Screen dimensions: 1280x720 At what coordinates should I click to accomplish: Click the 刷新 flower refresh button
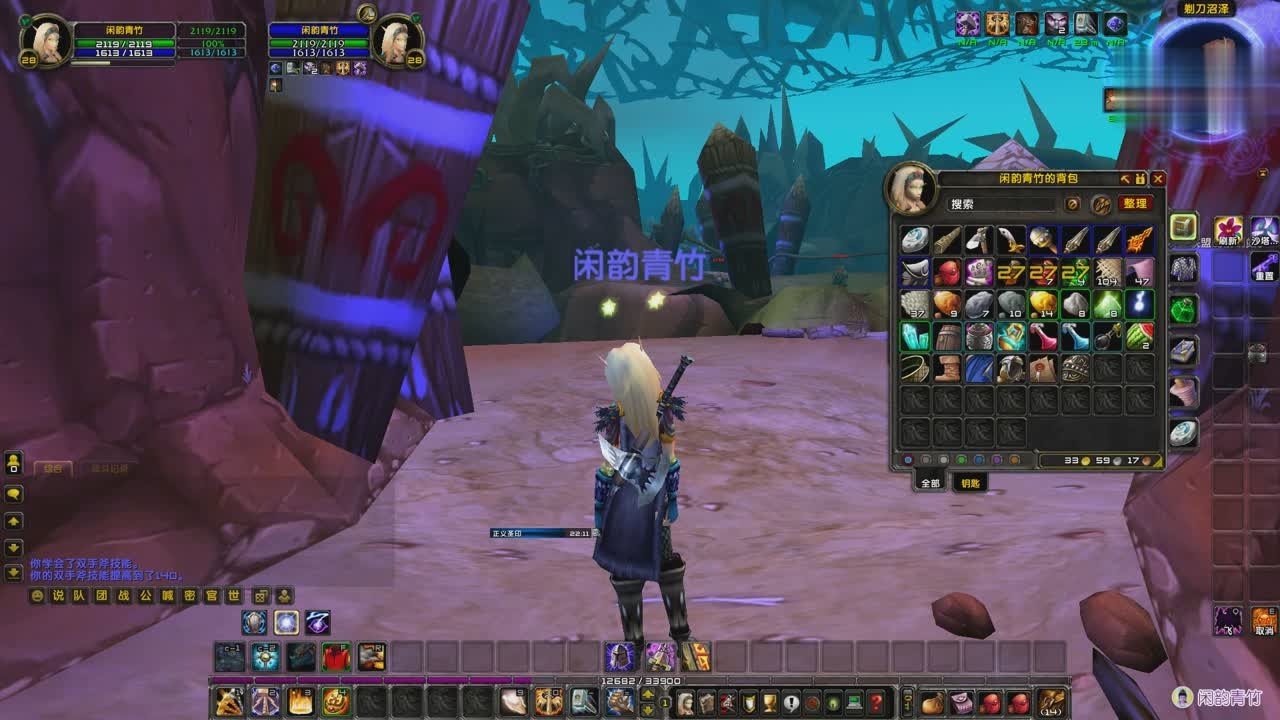click(x=1228, y=230)
